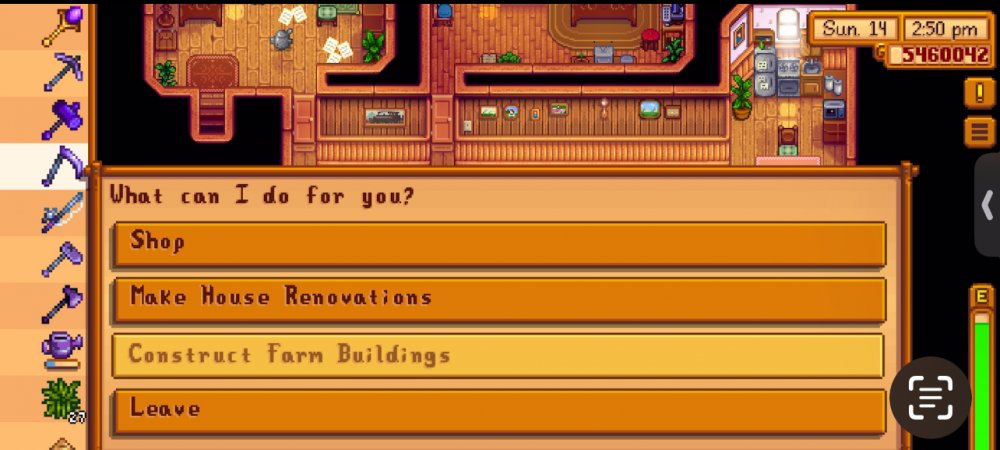1000x450 pixels.
Task: Choose Construct Farm Buildings
Action: (x=498, y=355)
